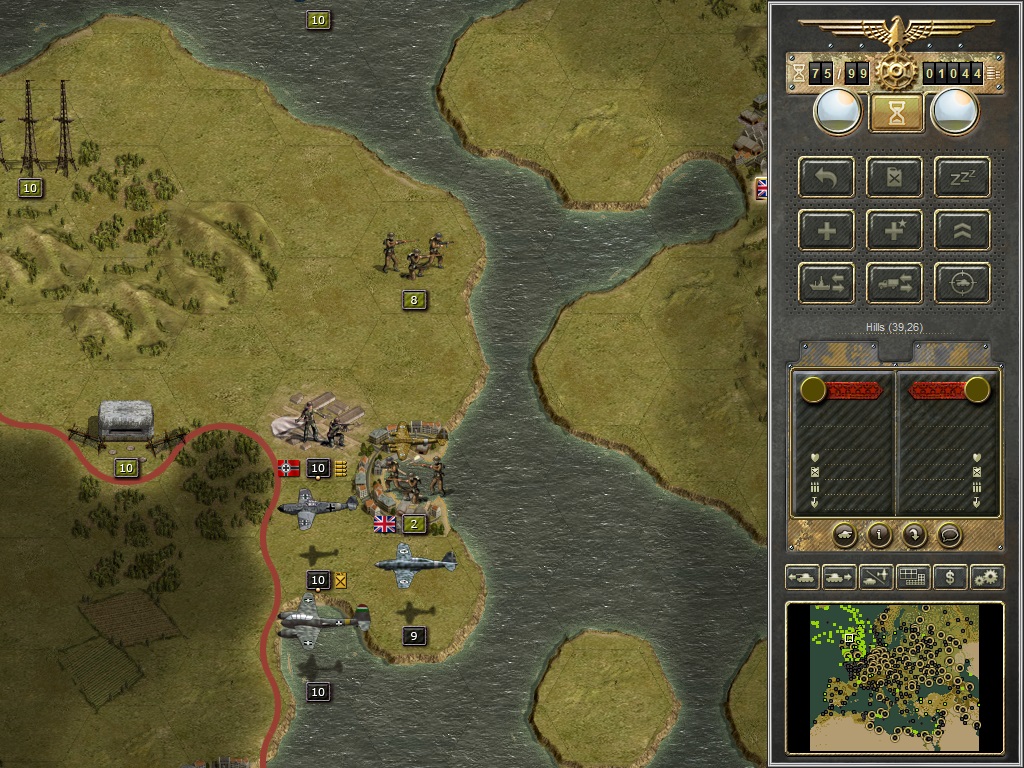Open the purchase screen dollar button

pos(949,577)
